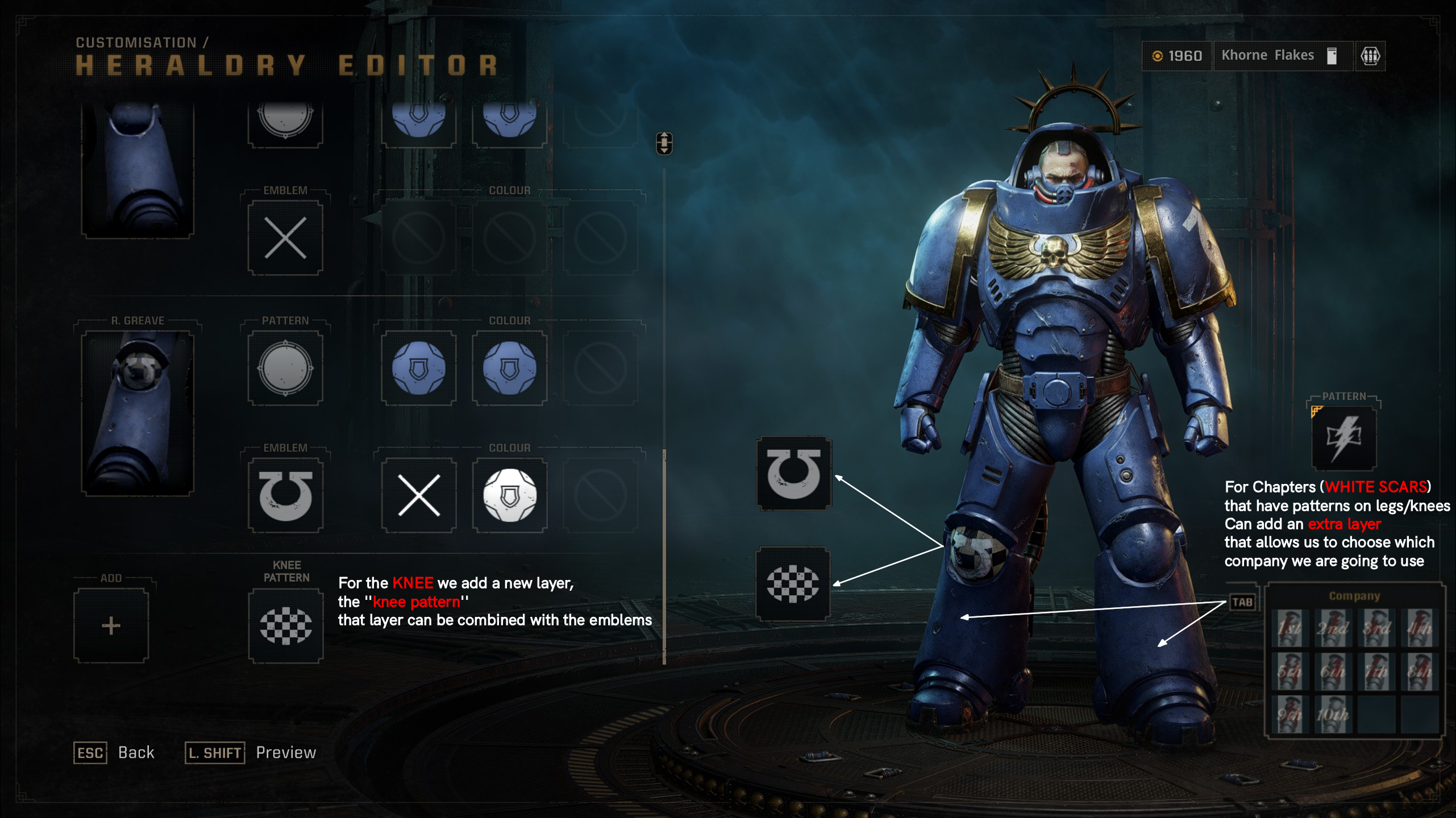Pick the white emblem colour swatch
The image size is (1456, 818).
coord(510,495)
